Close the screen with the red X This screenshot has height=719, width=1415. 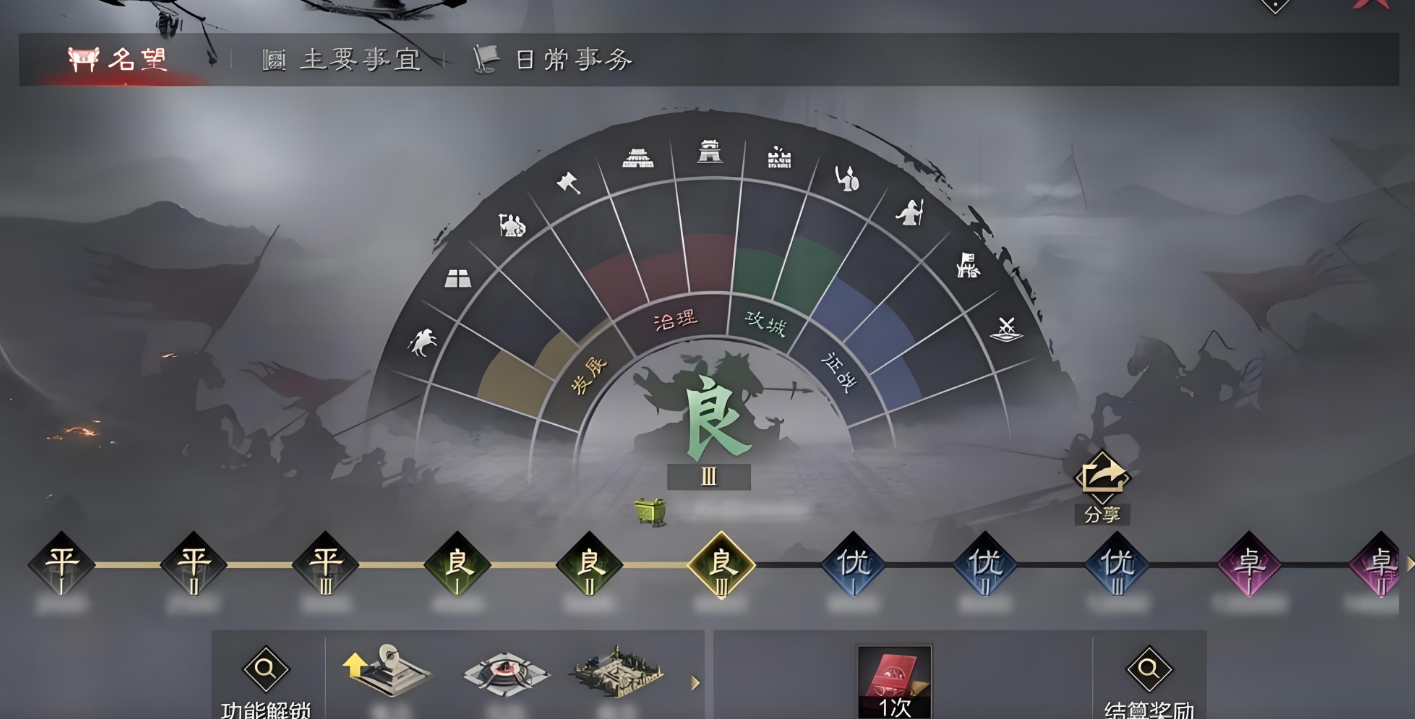[1372, 4]
